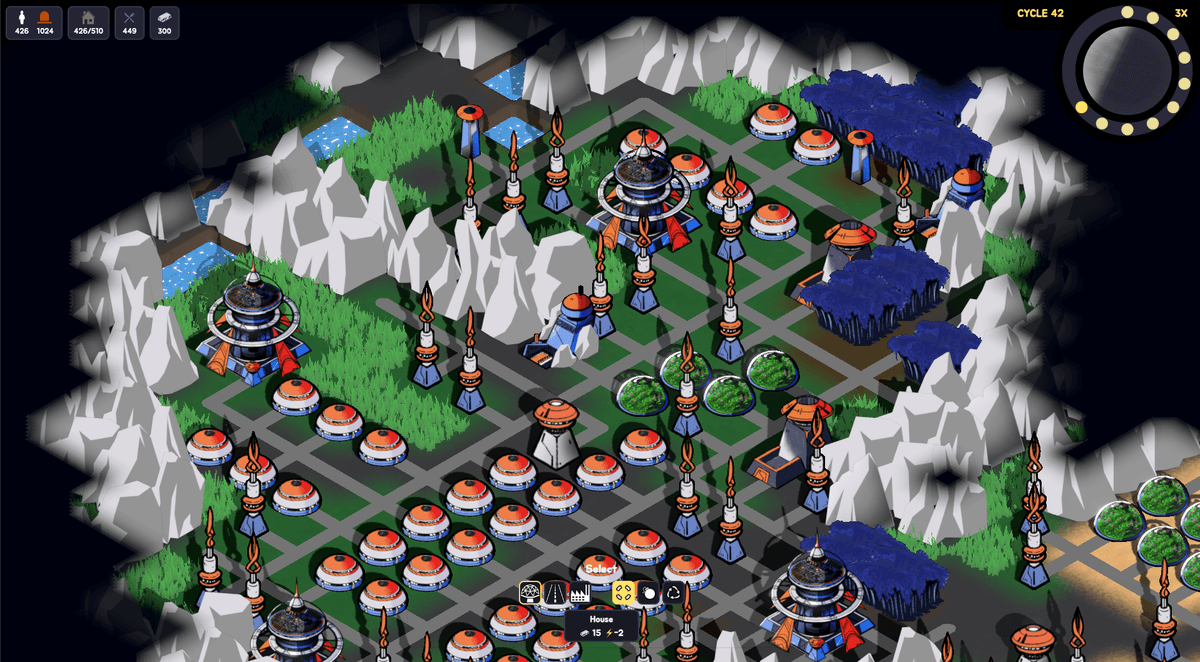
Task: Open the population counter panel
Action: point(34,22)
